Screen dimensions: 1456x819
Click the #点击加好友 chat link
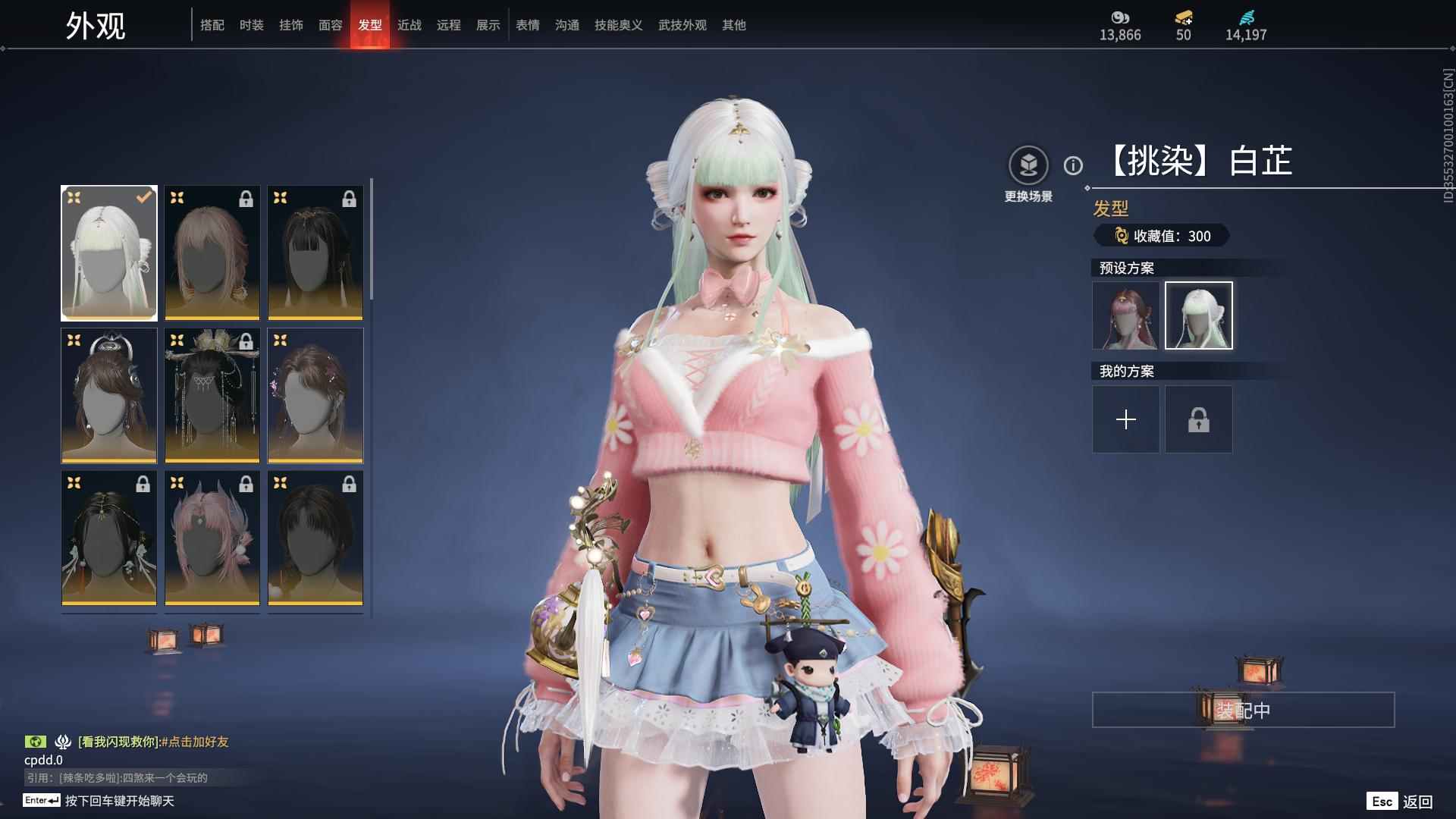coord(195,742)
